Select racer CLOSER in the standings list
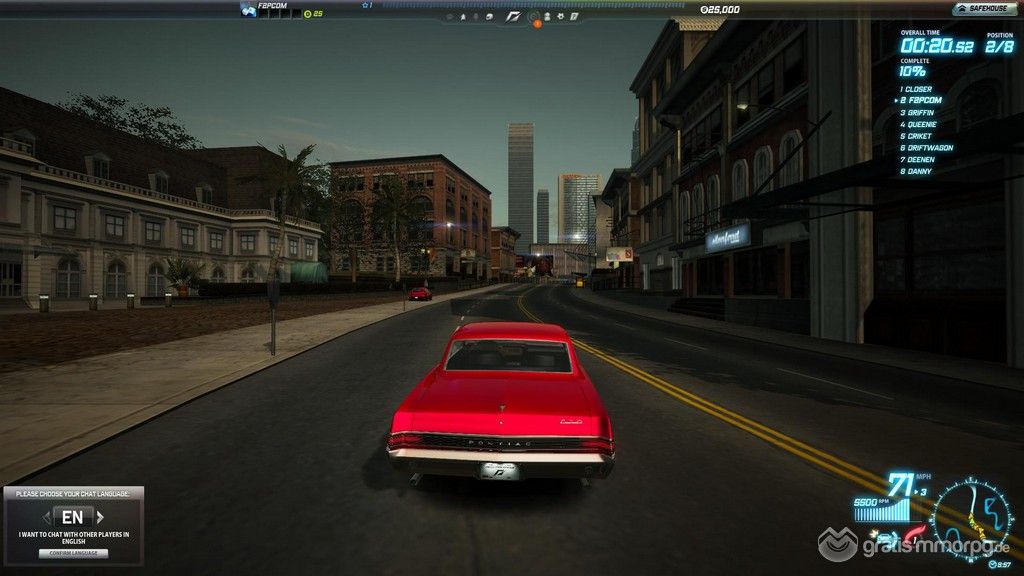The height and width of the screenshot is (576, 1024). [x=917, y=89]
